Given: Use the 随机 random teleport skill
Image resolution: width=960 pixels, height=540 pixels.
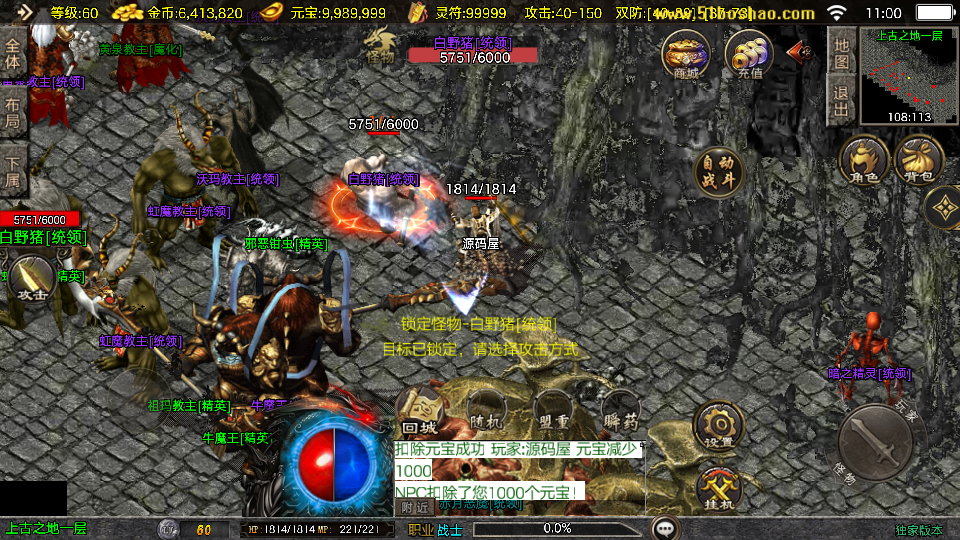Looking at the screenshot, I should click(485, 410).
